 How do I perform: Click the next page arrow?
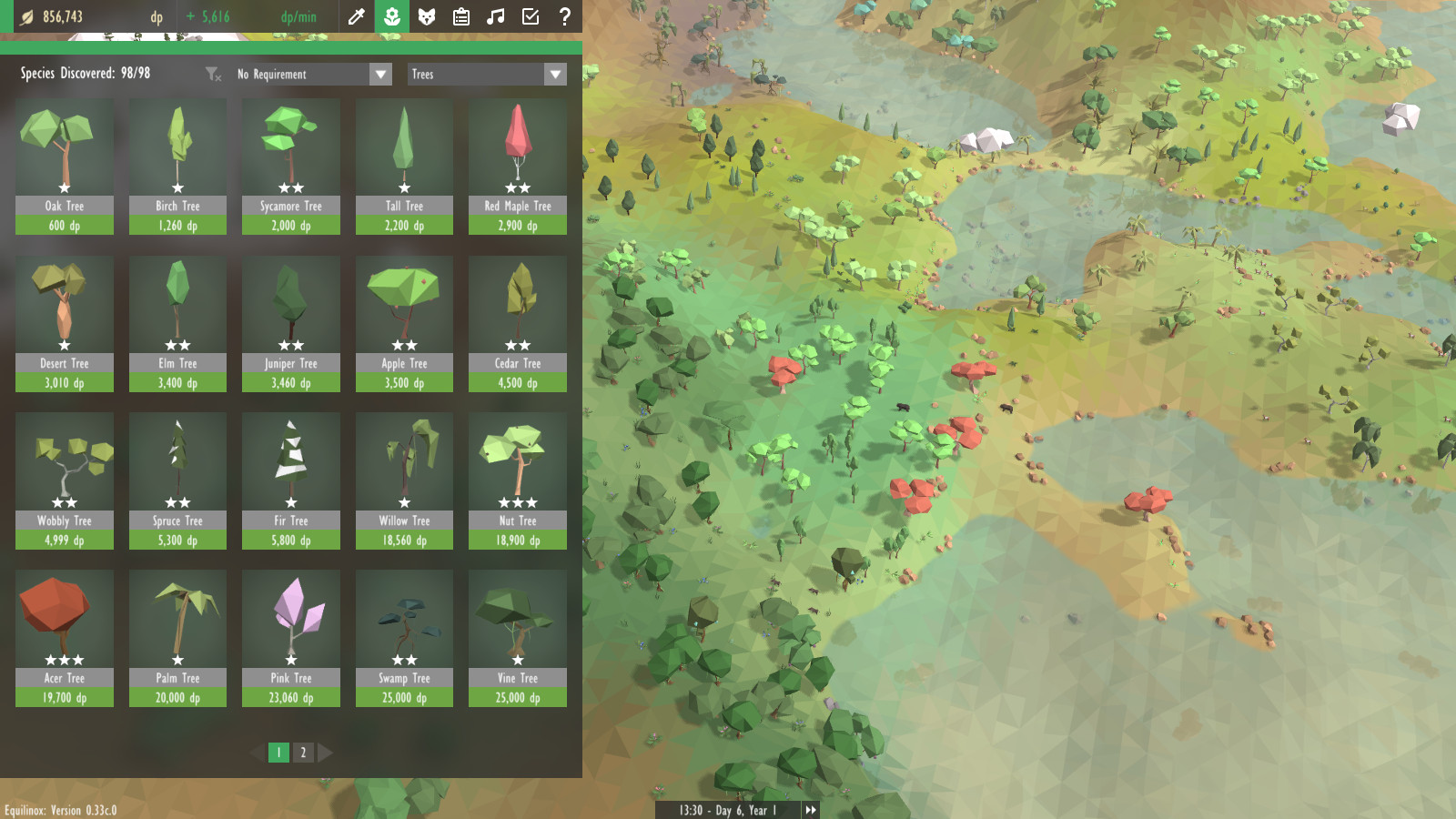(325, 753)
